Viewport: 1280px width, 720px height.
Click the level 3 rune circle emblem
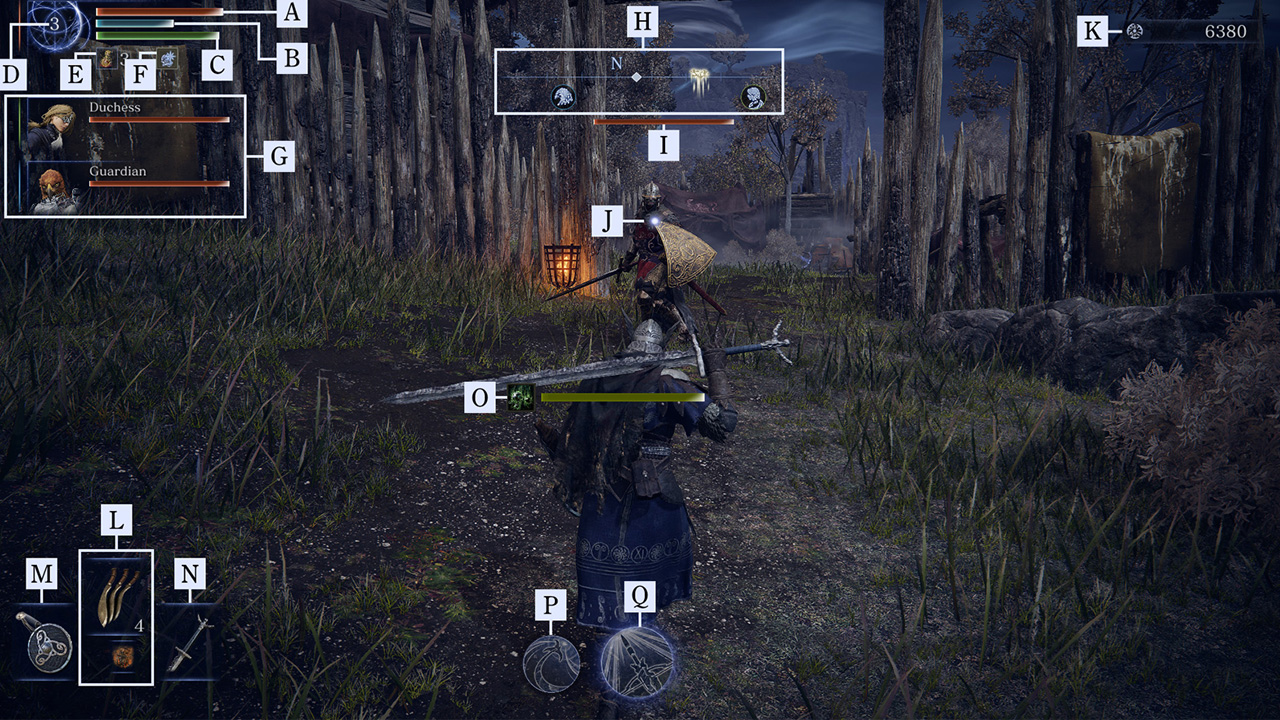55,23
